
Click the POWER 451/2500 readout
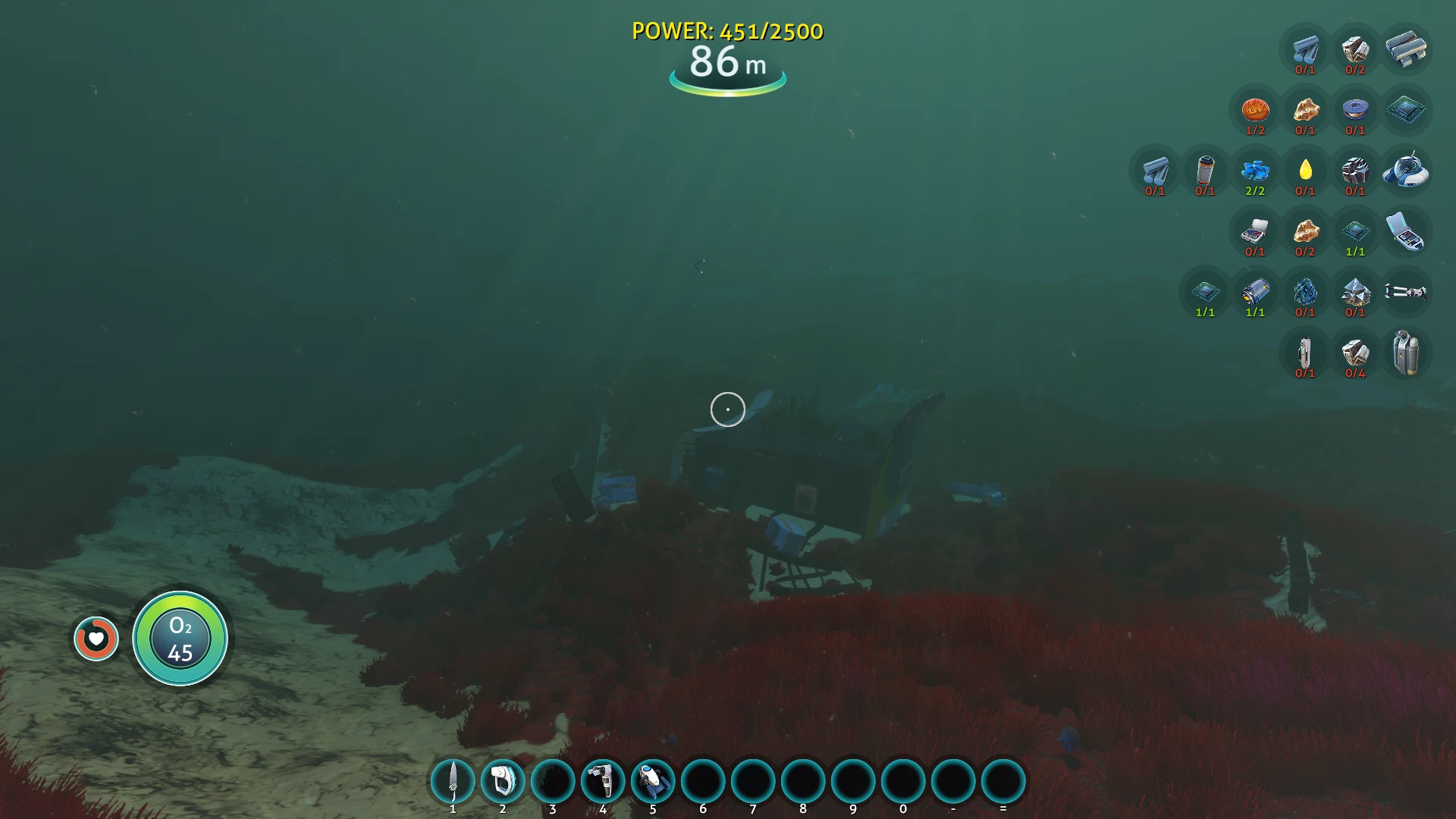click(x=726, y=32)
